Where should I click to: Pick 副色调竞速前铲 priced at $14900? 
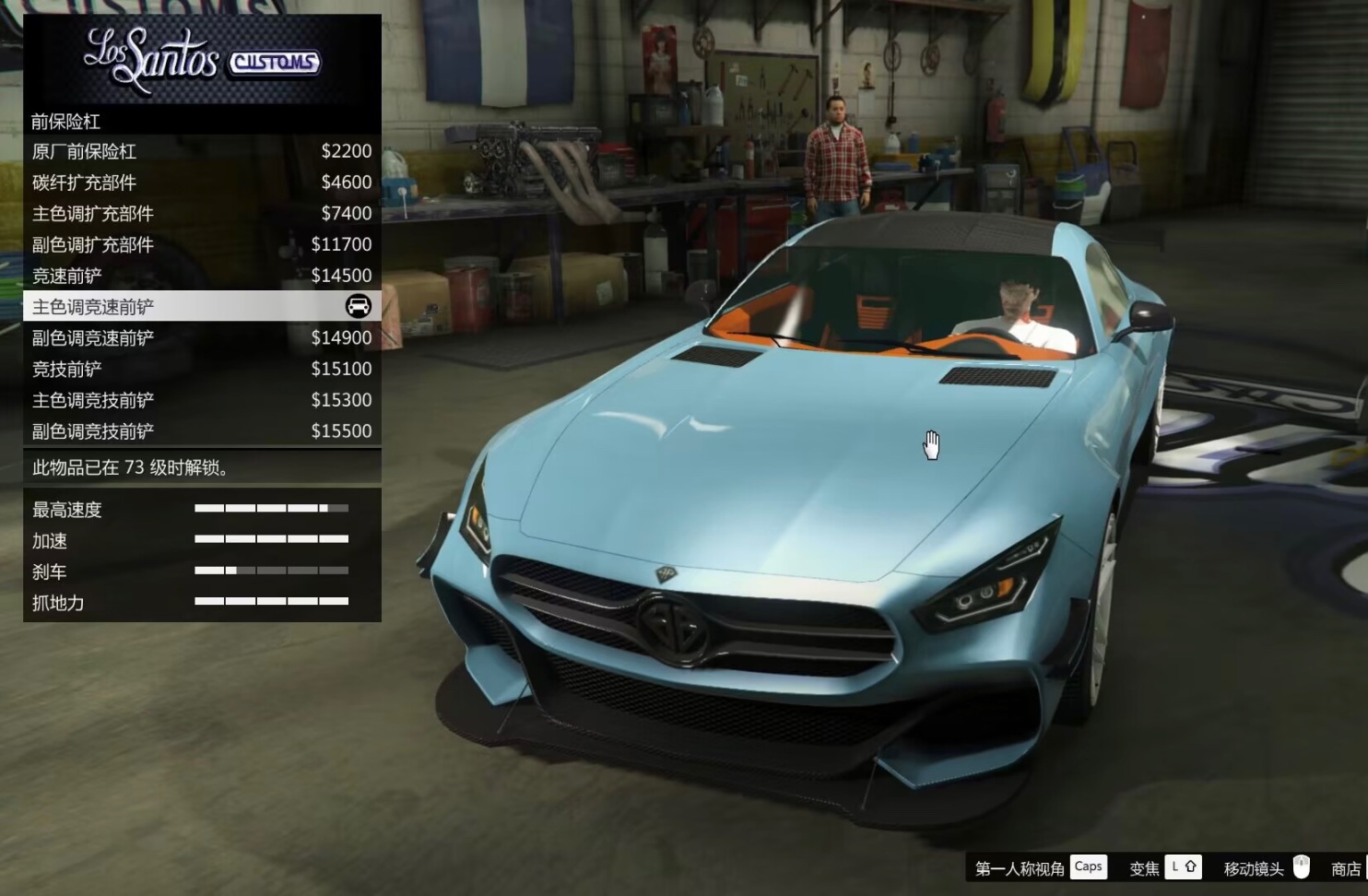pos(201,338)
